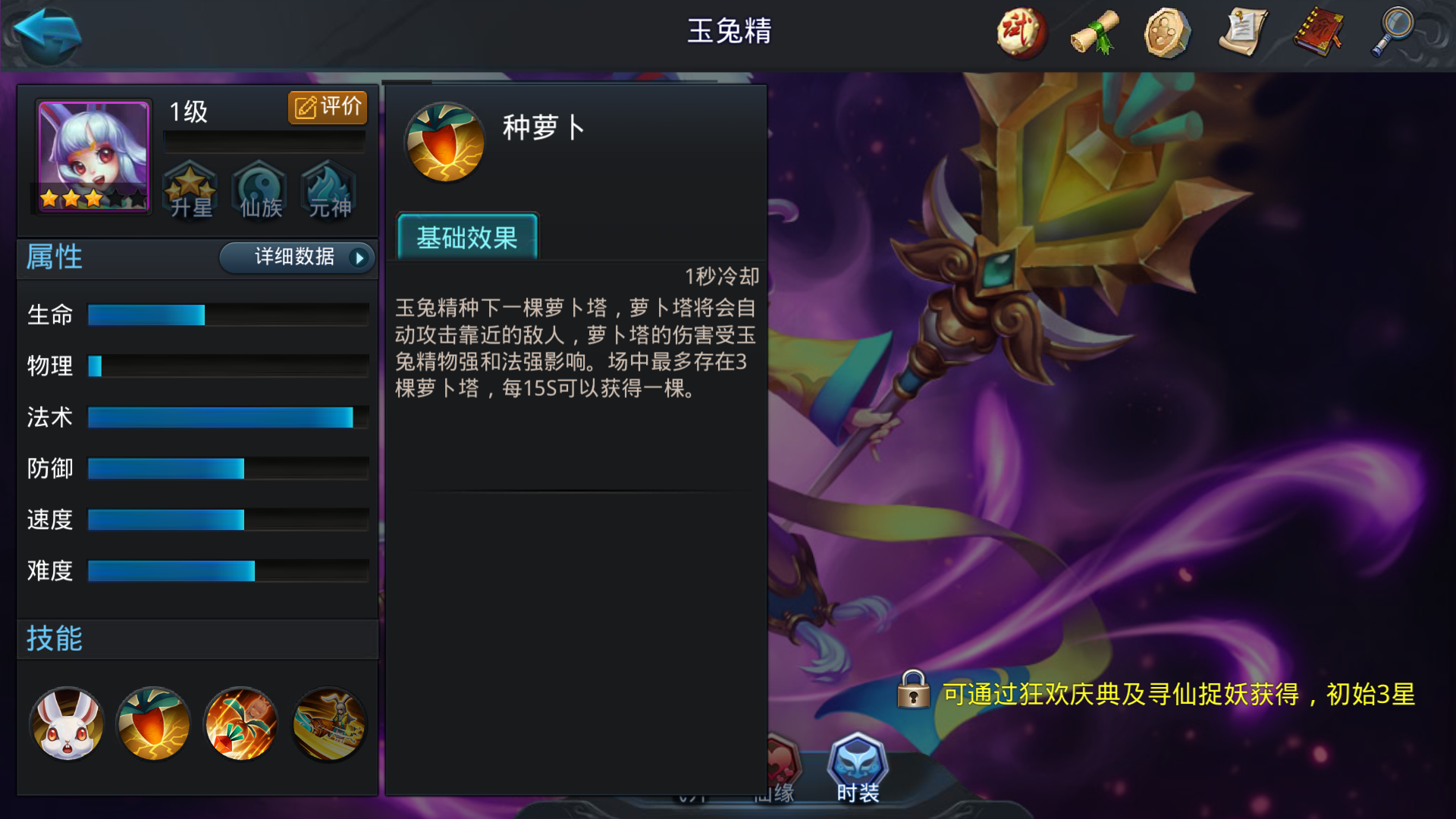Click the 评价 rating button
This screenshot has height=819, width=1456.
point(328,107)
